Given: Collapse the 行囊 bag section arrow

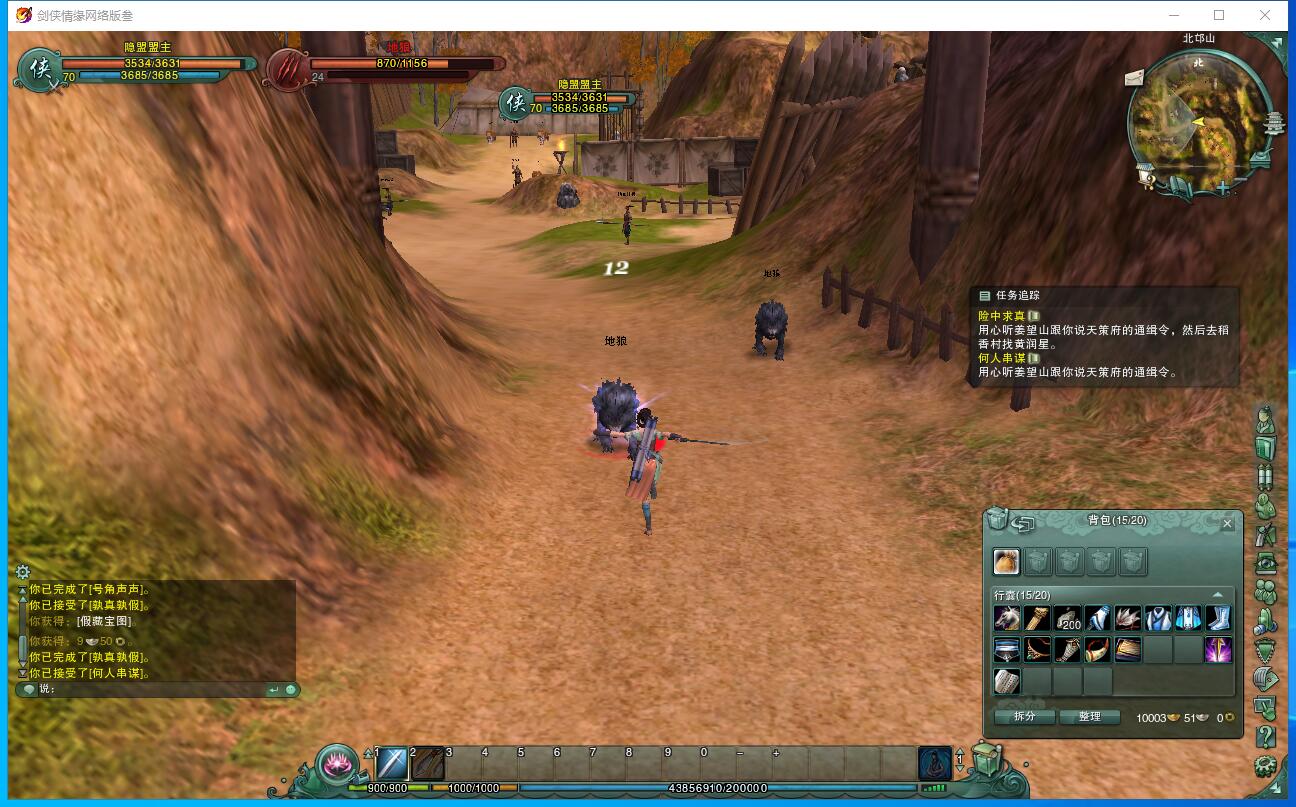Looking at the screenshot, I should point(1217,595).
